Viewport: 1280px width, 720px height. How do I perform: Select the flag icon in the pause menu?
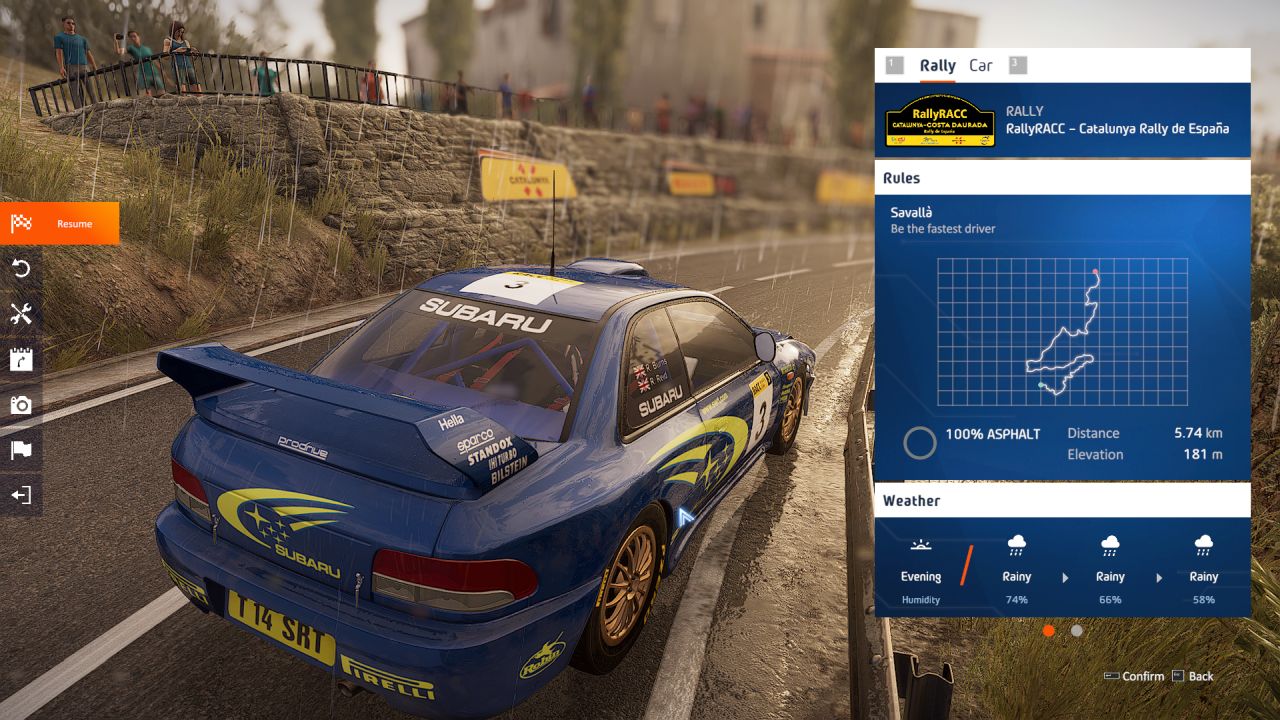click(x=21, y=450)
